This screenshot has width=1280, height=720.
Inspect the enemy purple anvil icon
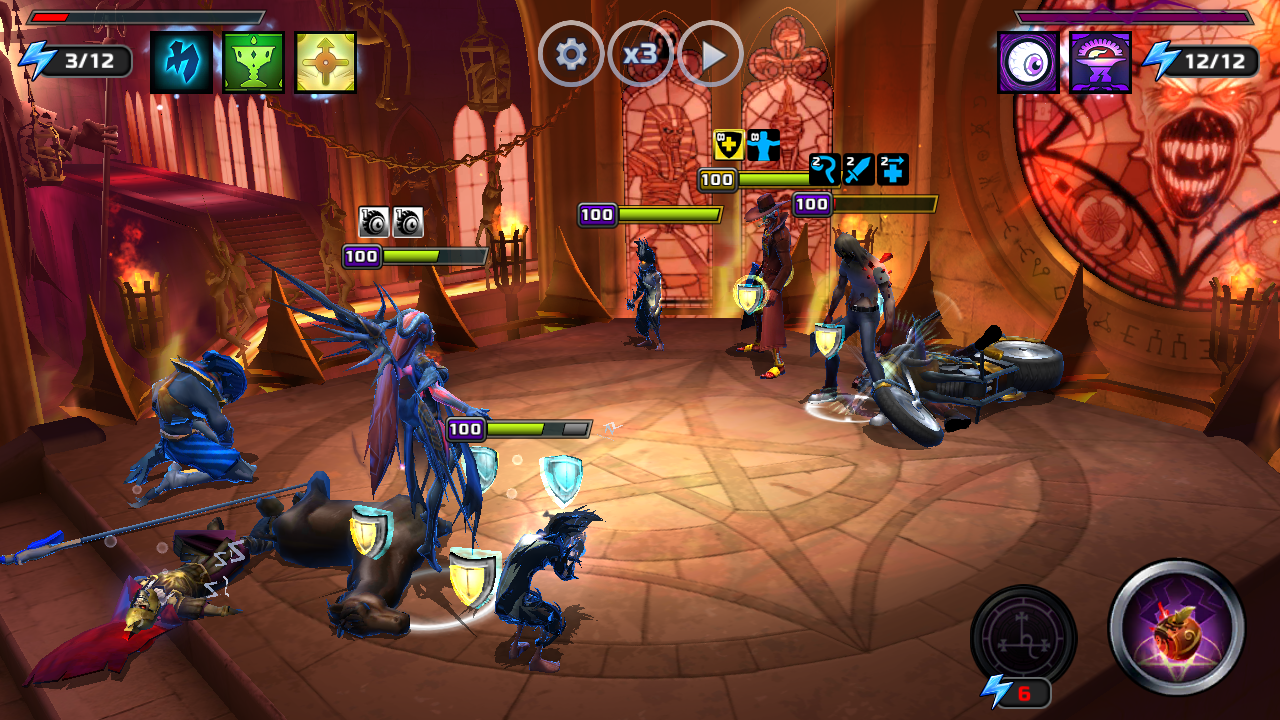pos(1100,62)
